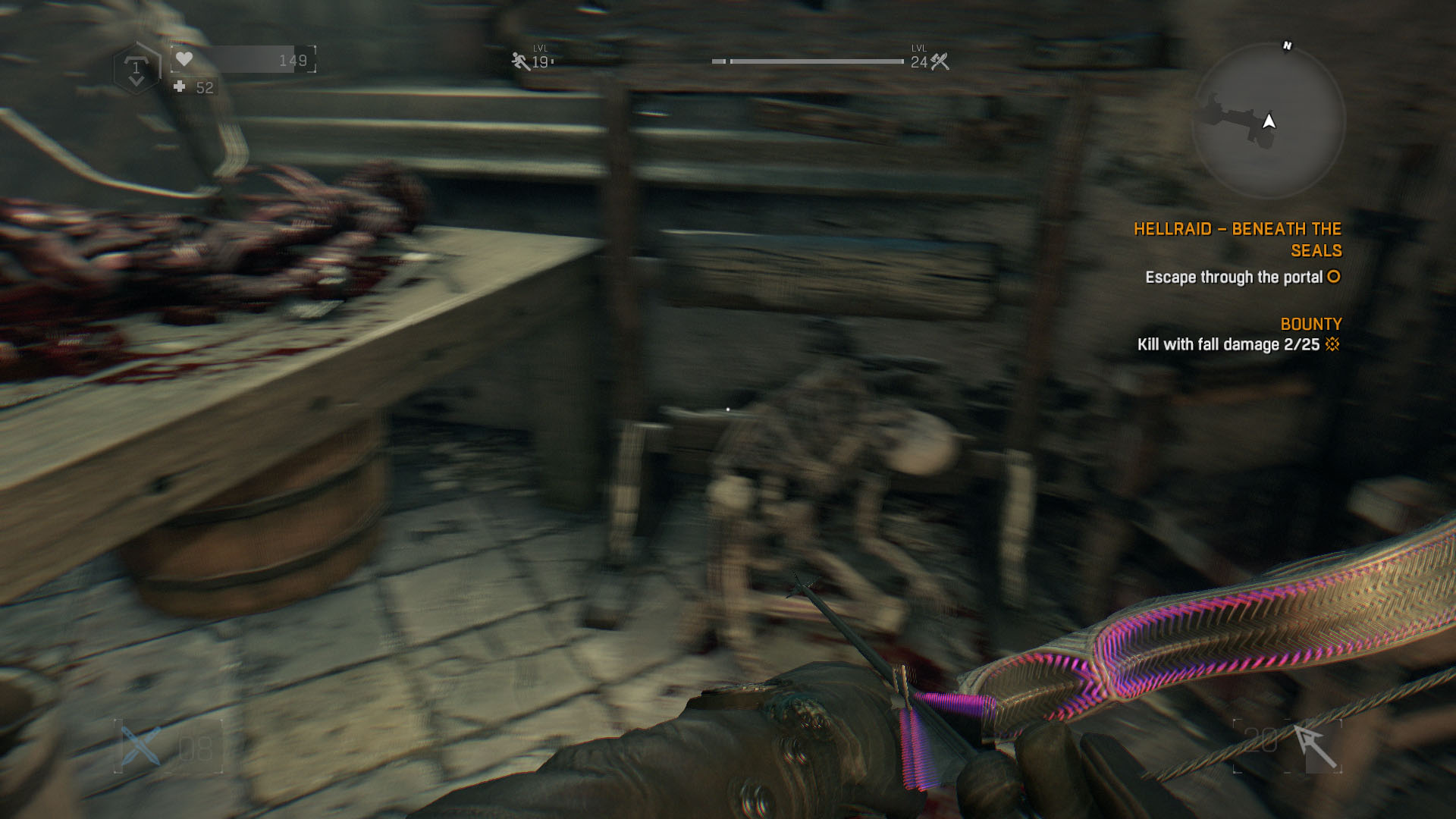Click the agility level running figure icon
Screen dimensions: 1456x819
[520, 61]
